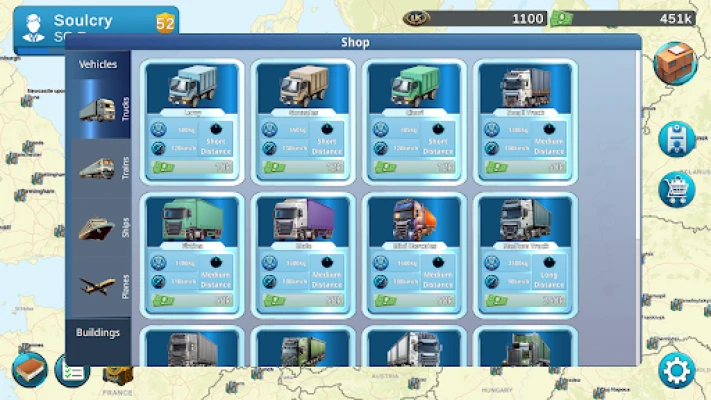This screenshot has height=400, width=711.
Task: Pick the green short-distance truck card
Action: 412,120
